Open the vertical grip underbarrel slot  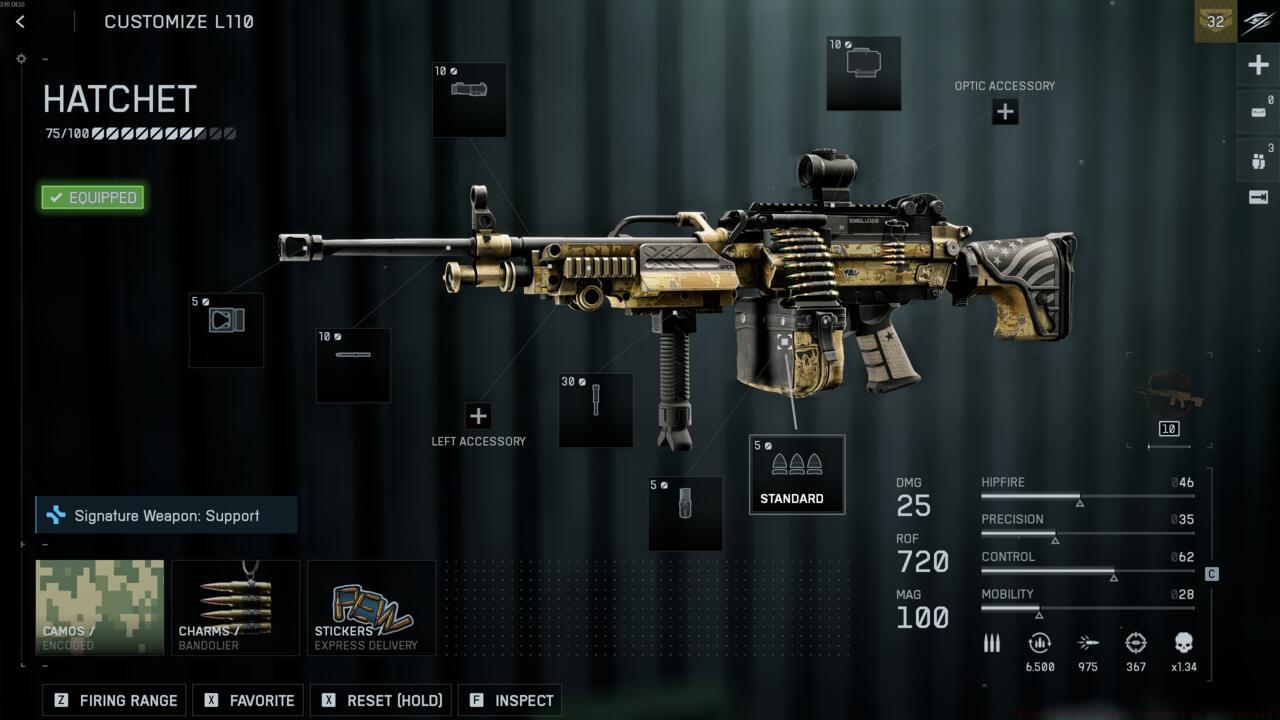(596, 410)
